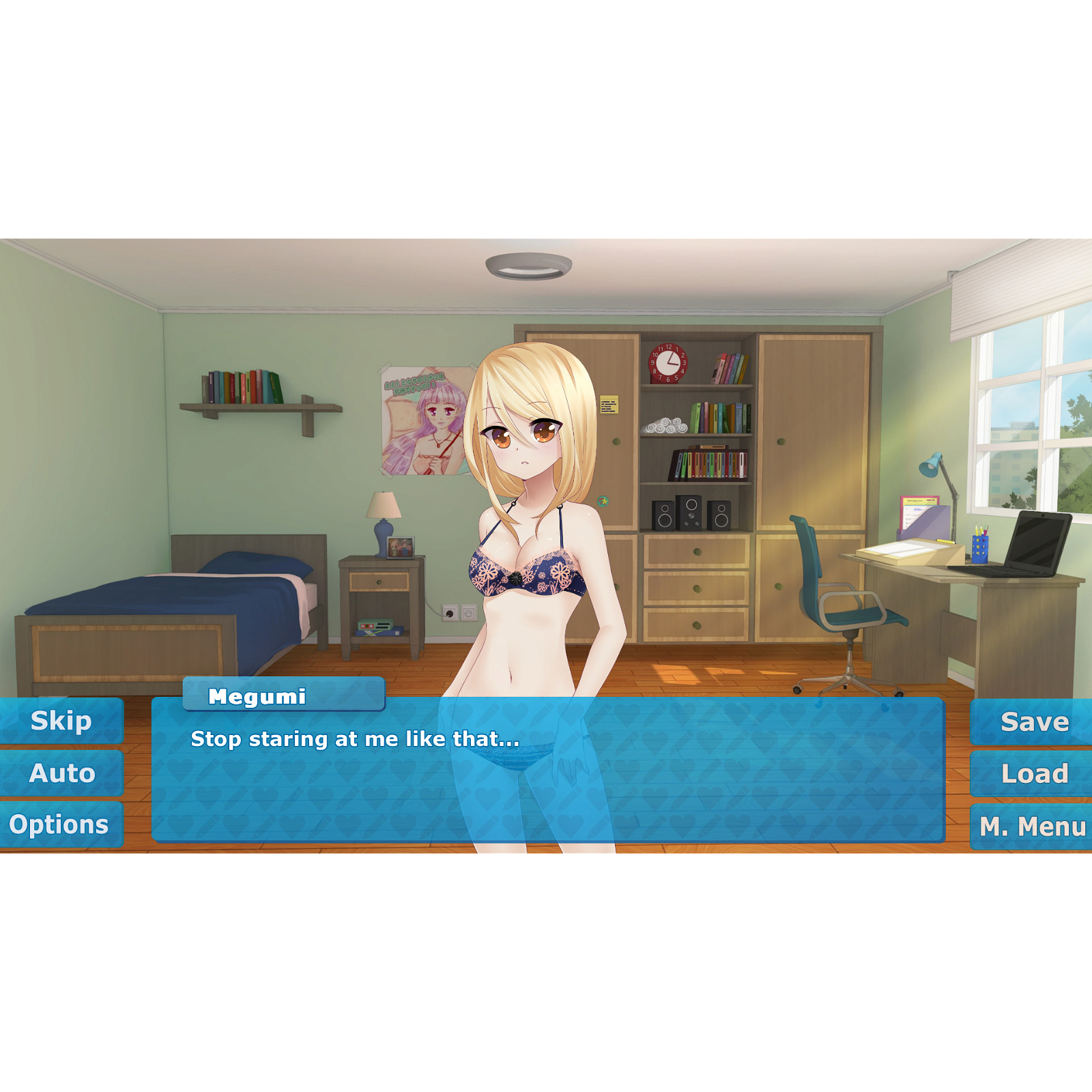Click the speakers inside the wardrobe shelf

point(691,515)
